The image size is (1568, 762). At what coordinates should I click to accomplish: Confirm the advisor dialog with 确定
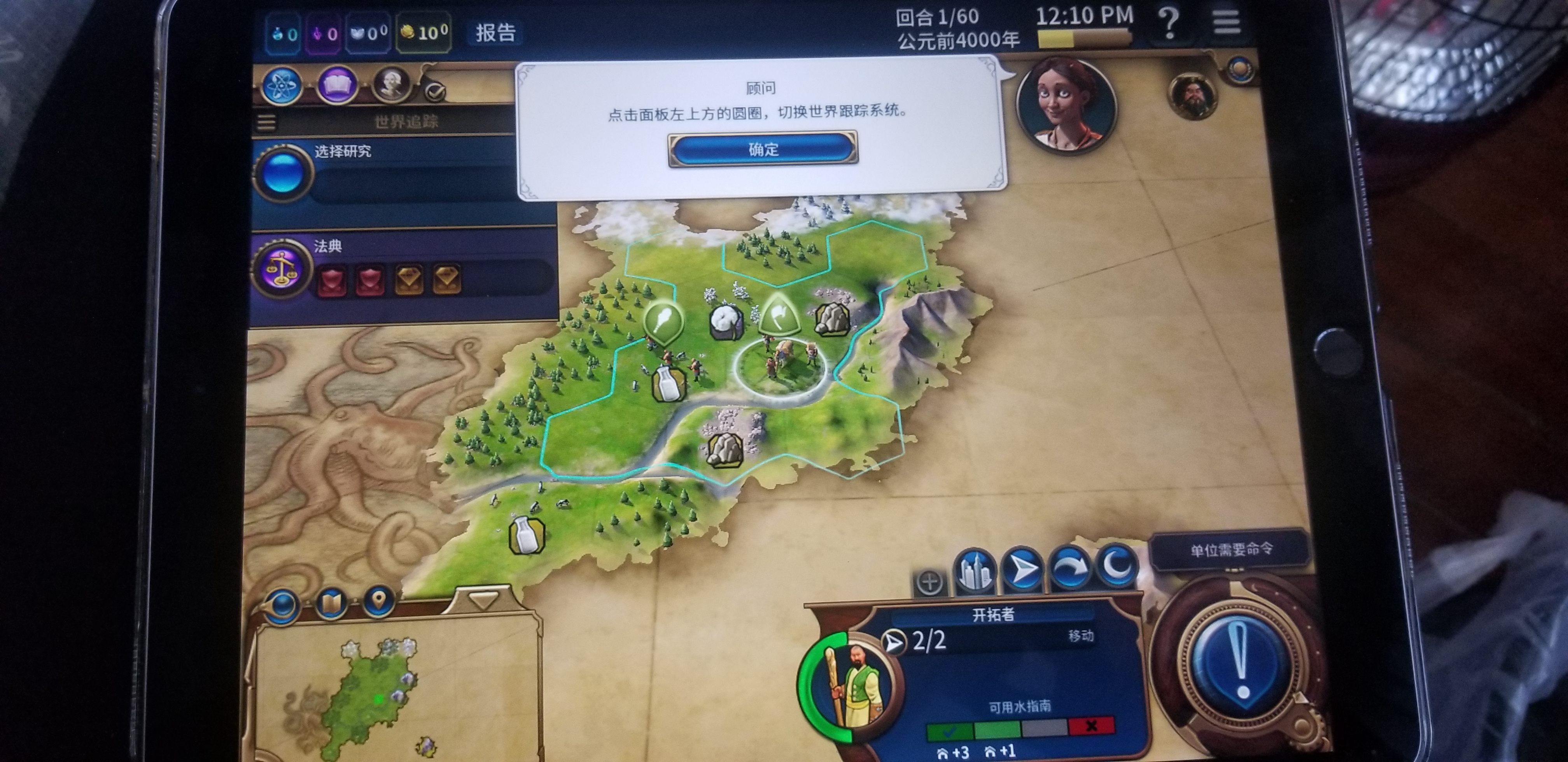pyautogui.click(x=763, y=149)
